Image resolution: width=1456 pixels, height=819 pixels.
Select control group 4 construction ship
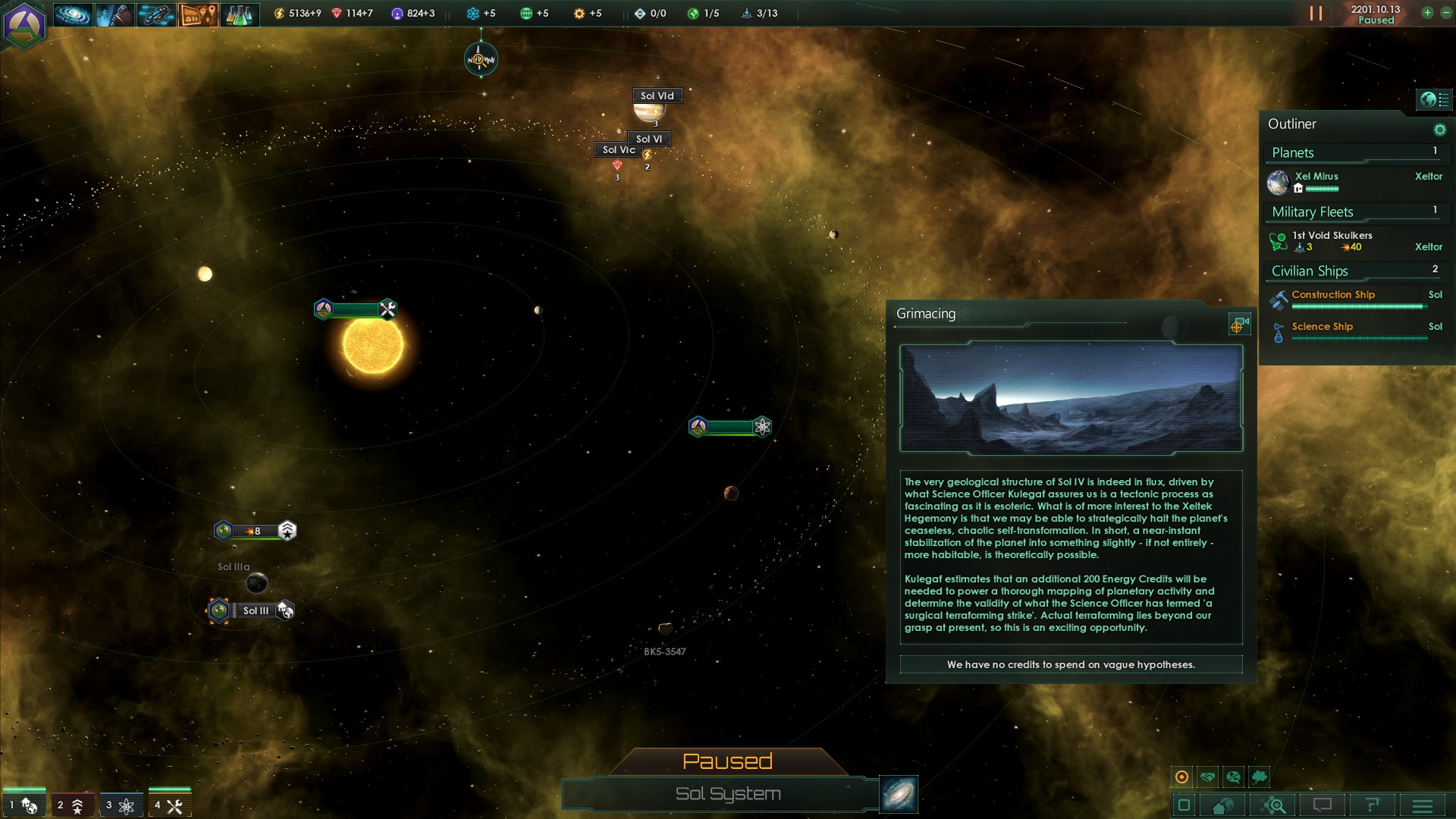point(169,805)
